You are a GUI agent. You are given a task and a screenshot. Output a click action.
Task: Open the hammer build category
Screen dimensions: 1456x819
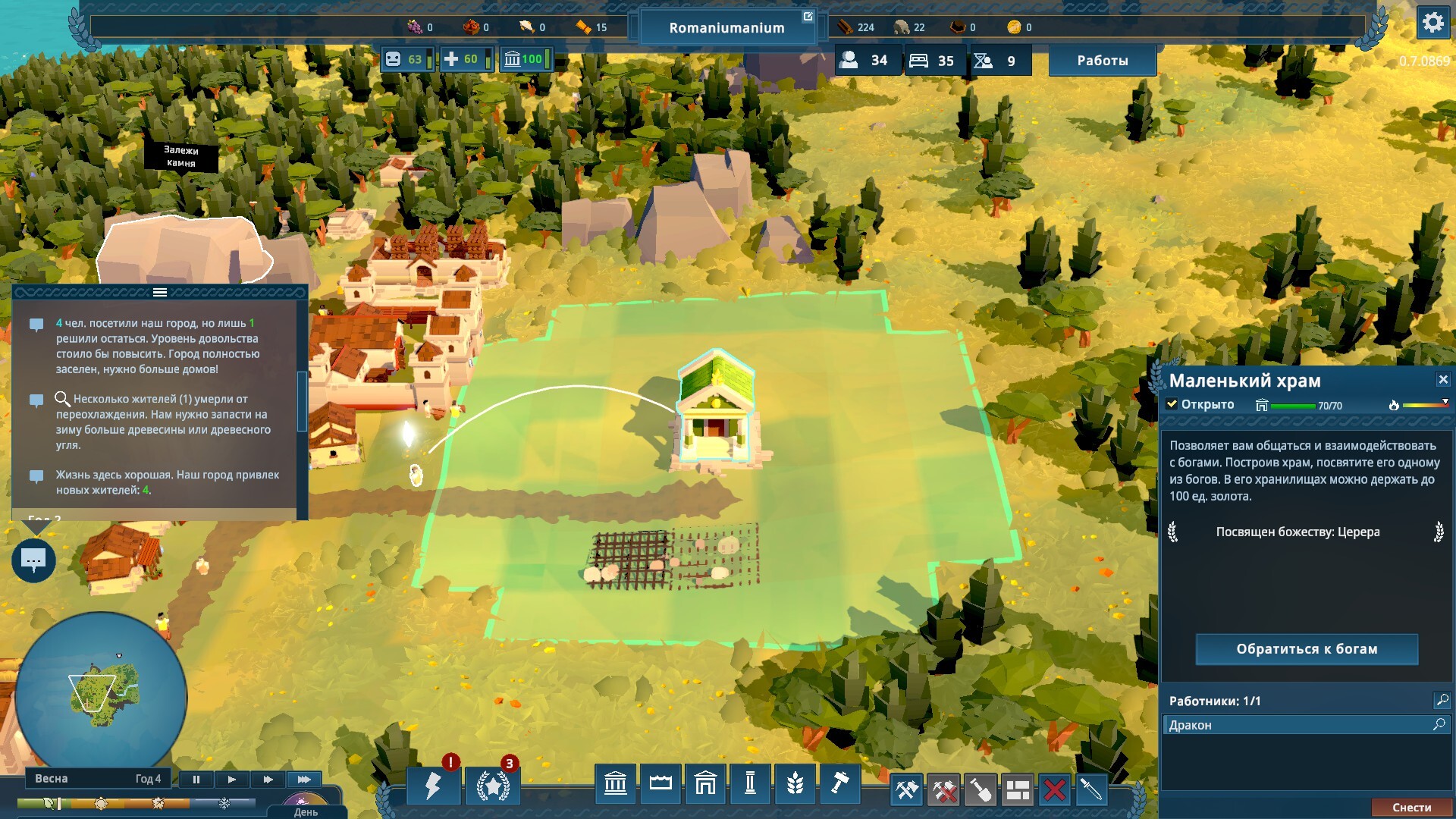tap(839, 783)
